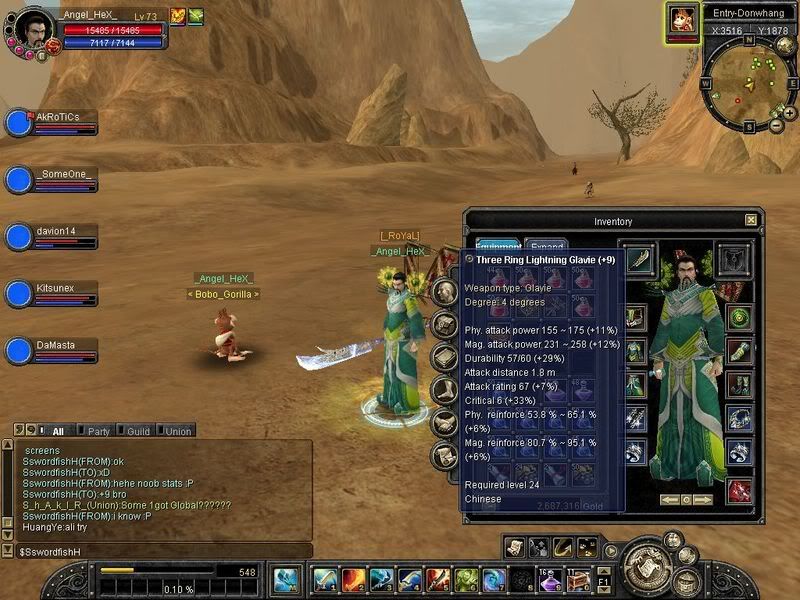Image resolution: width=800 pixels, height=600 pixels.
Task: Activate the fire skill in hotbar slot 2
Action: [x=352, y=579]
